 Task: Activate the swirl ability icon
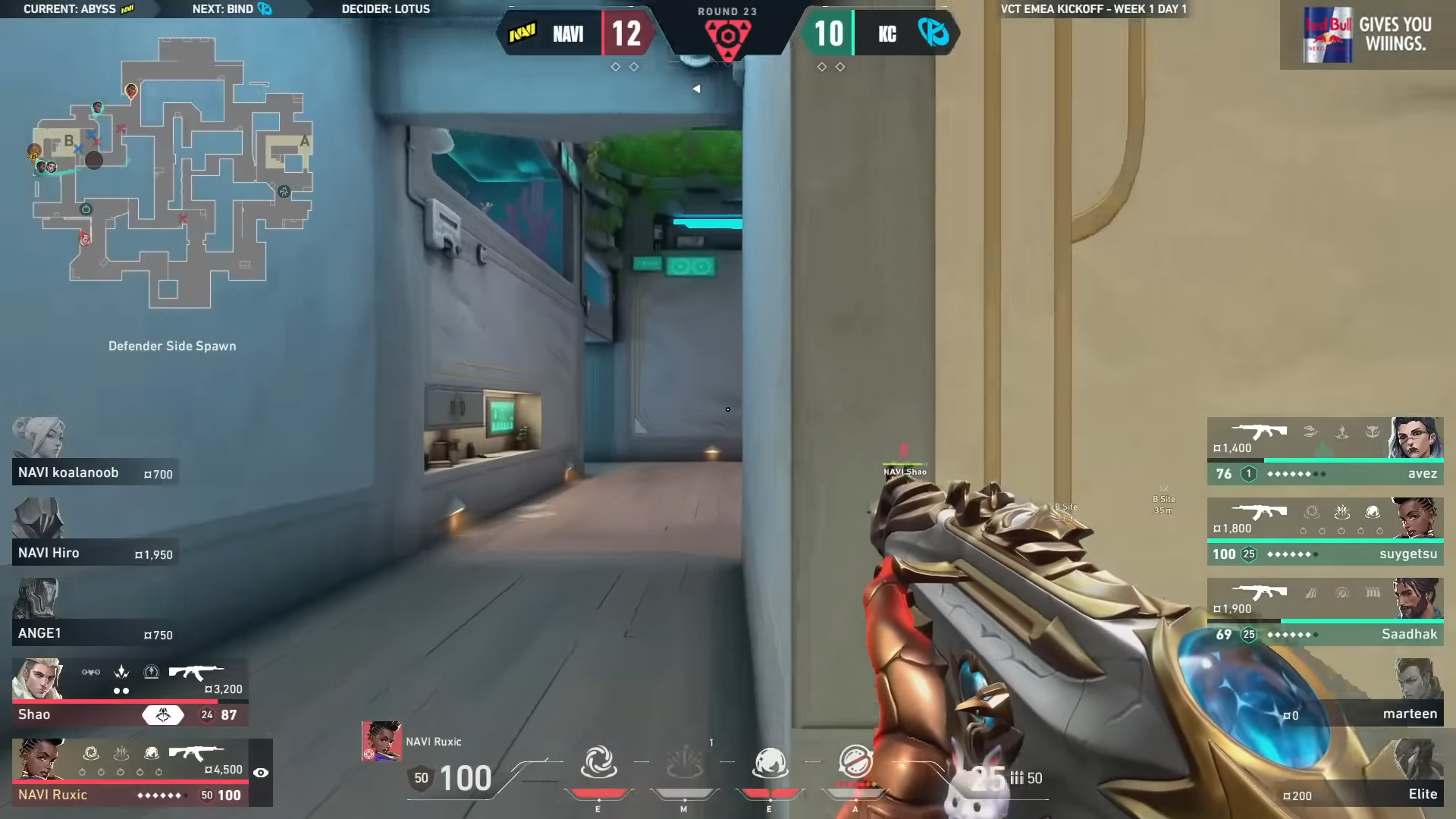(x=598, y=763)
